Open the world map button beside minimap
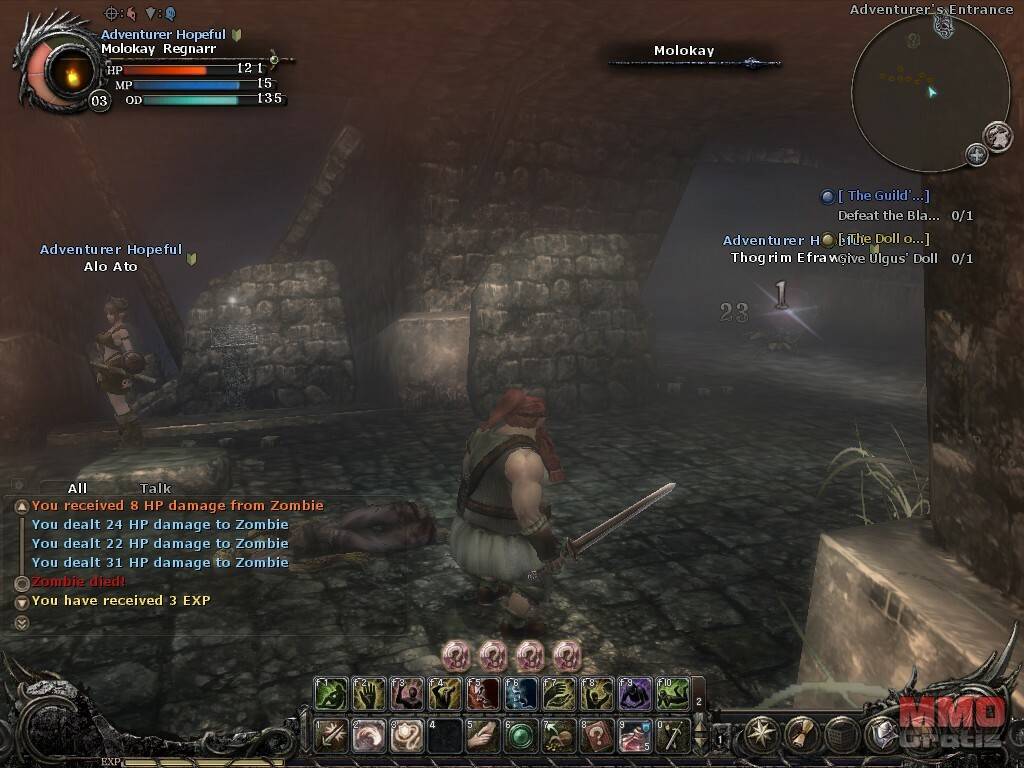The height and width of the screenshot is (768, 1024). [x=997, y=135]
